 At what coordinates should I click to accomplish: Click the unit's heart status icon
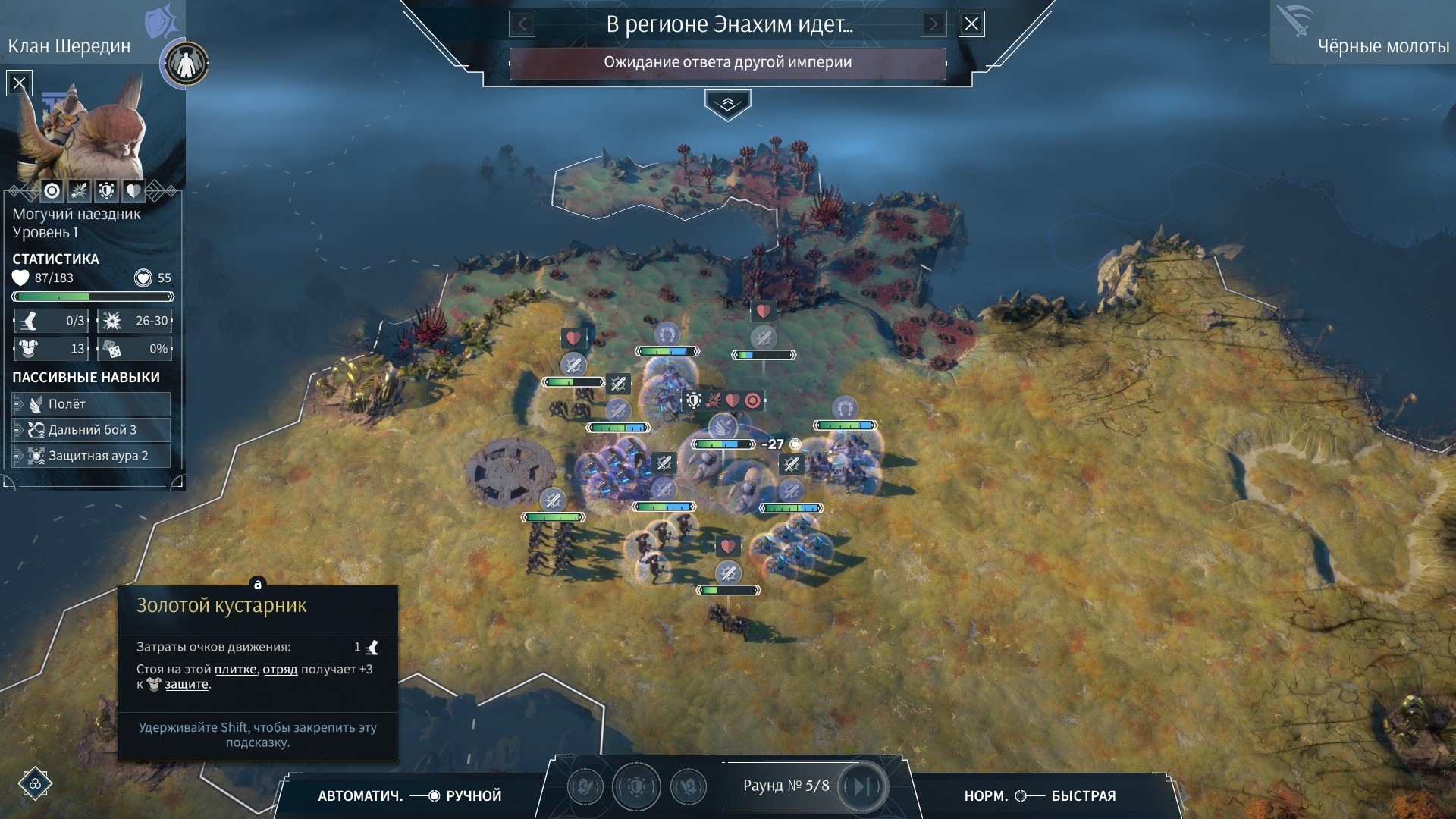coord(133,191)
